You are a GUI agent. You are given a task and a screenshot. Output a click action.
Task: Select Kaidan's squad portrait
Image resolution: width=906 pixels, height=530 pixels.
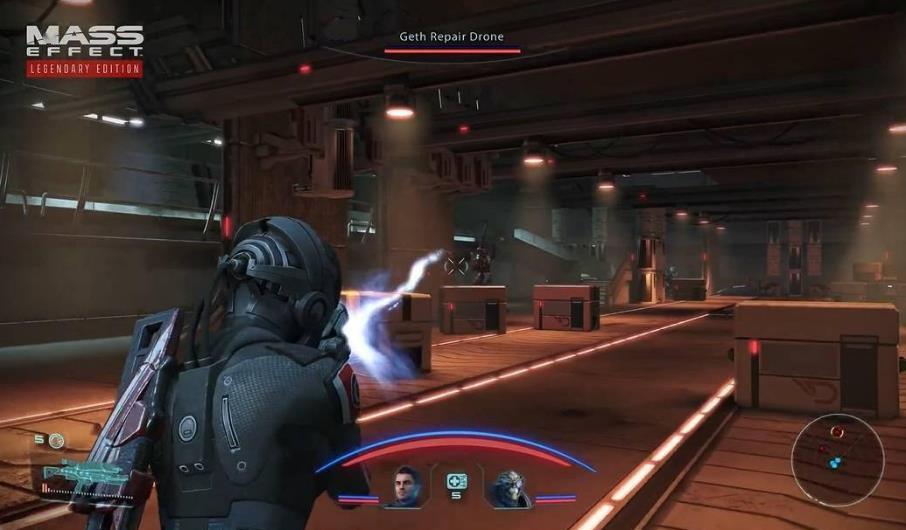click(403, 487)
